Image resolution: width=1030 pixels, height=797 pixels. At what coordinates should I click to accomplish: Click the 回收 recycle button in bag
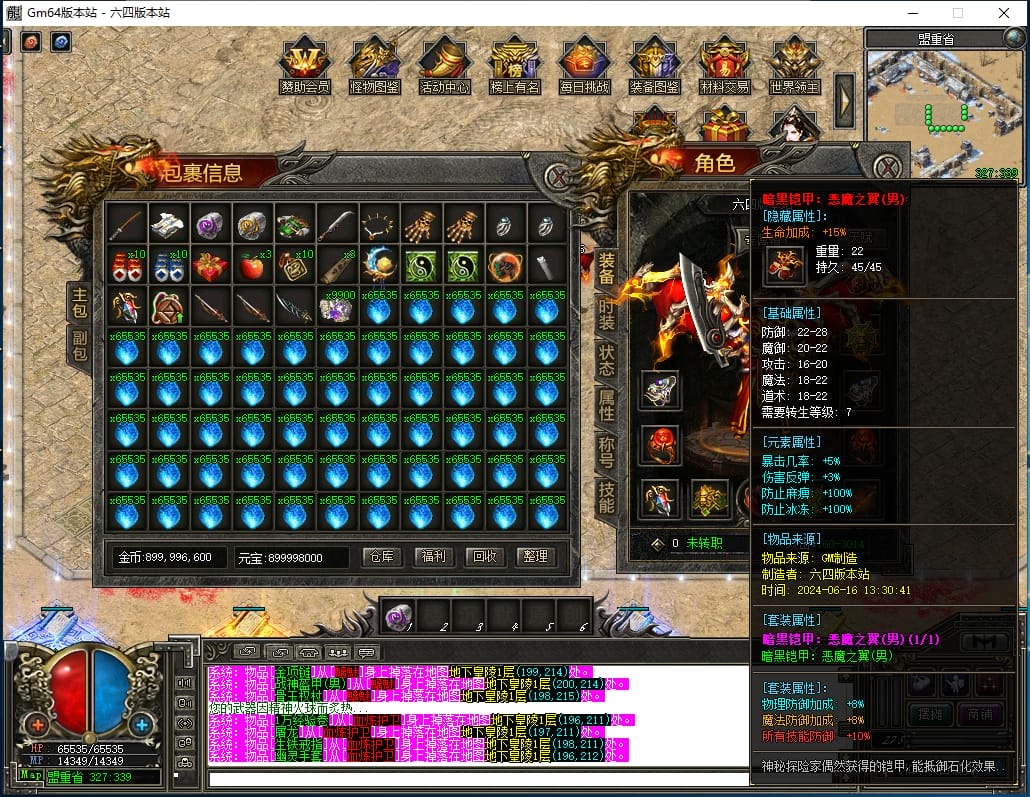pyautogui.click(x=484, y=557)
